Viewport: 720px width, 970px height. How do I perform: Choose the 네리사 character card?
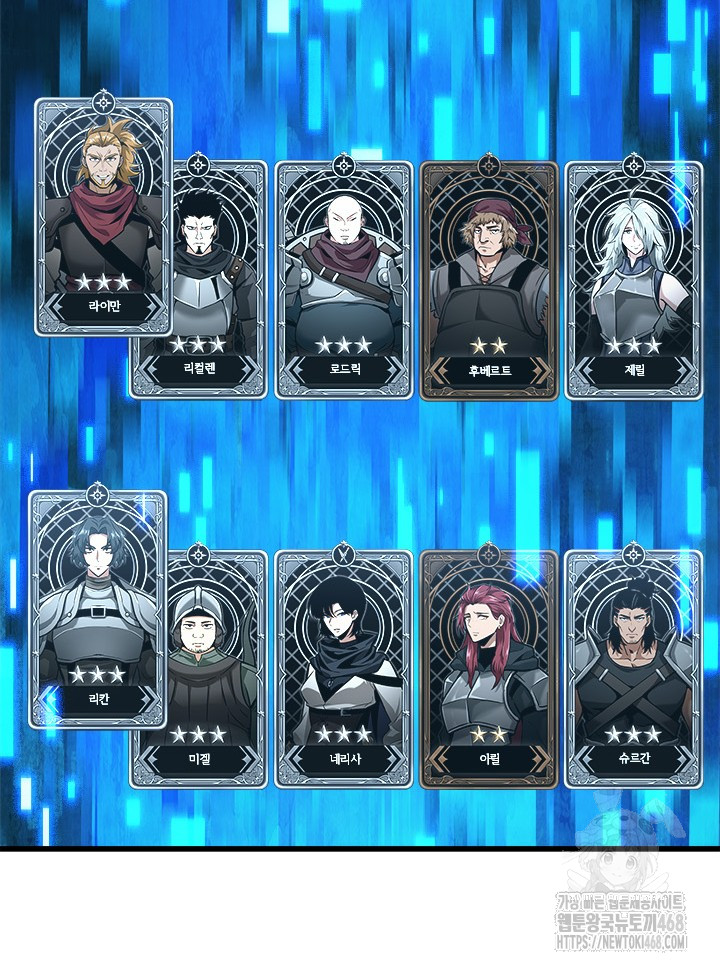[343, 670]
